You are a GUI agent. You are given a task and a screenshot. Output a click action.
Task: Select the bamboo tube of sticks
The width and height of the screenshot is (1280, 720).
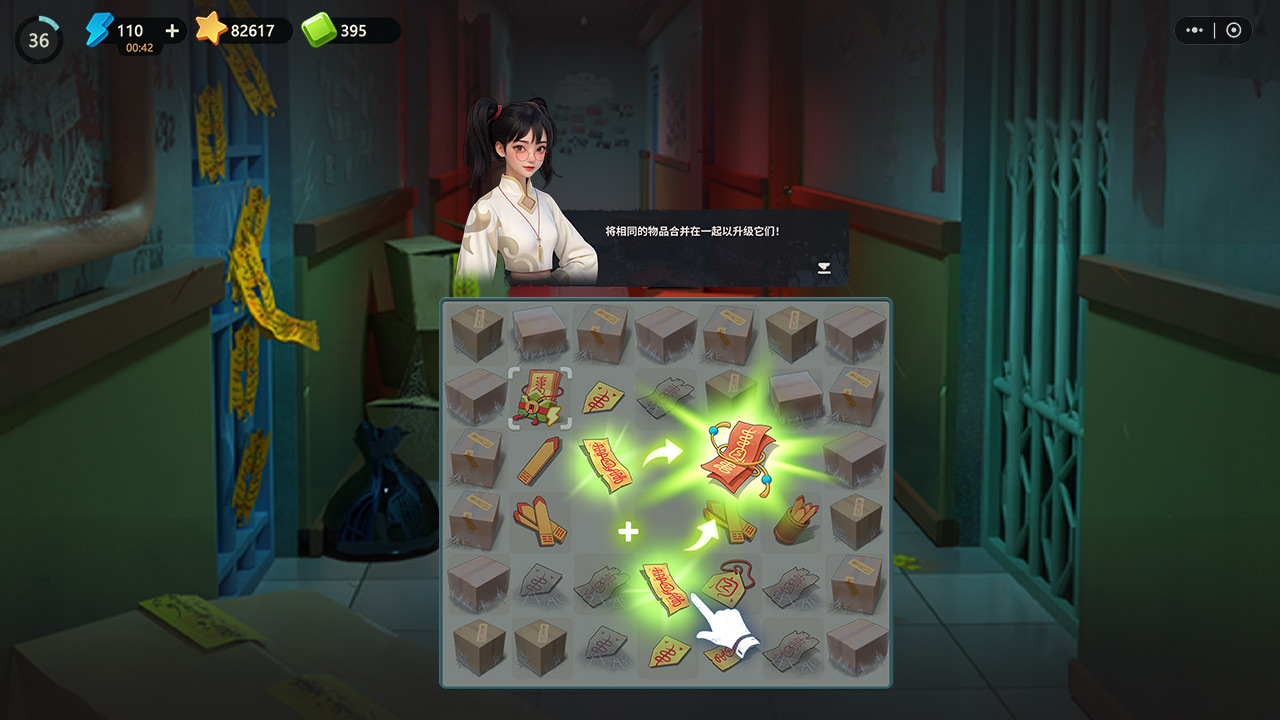point(795,520)
